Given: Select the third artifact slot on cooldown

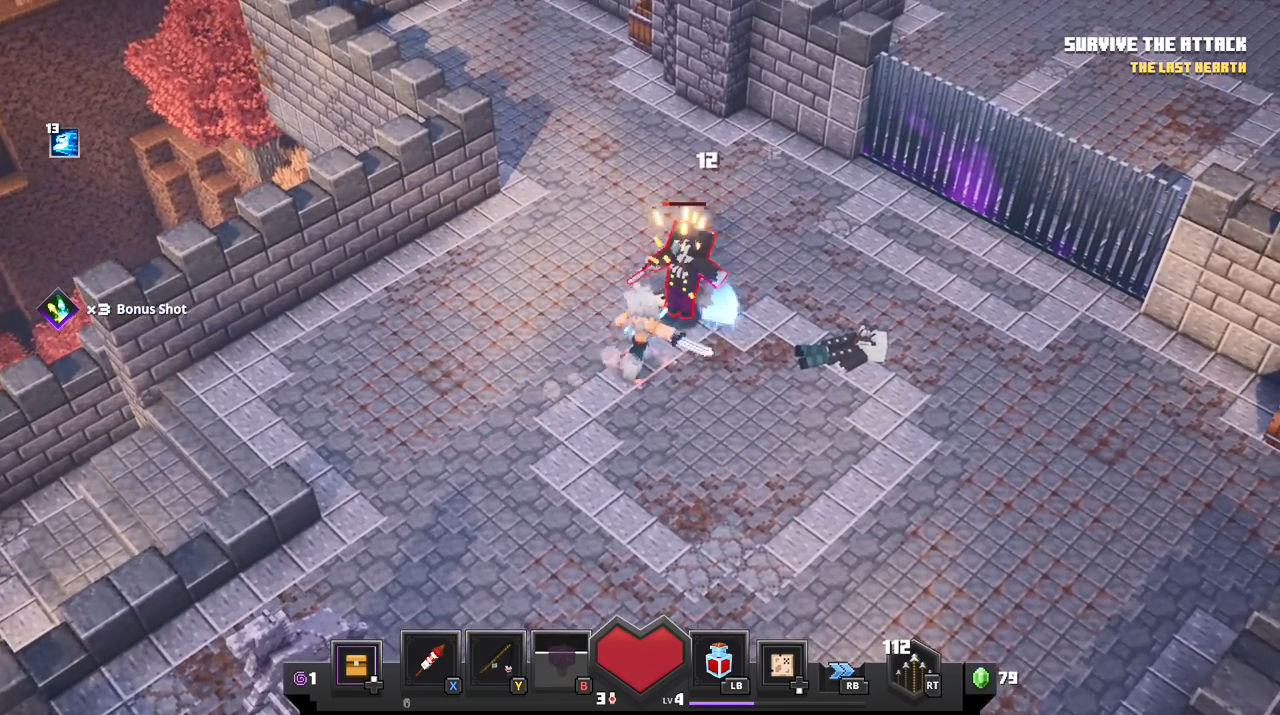Looking at the screenshot, I should [561, 662].
